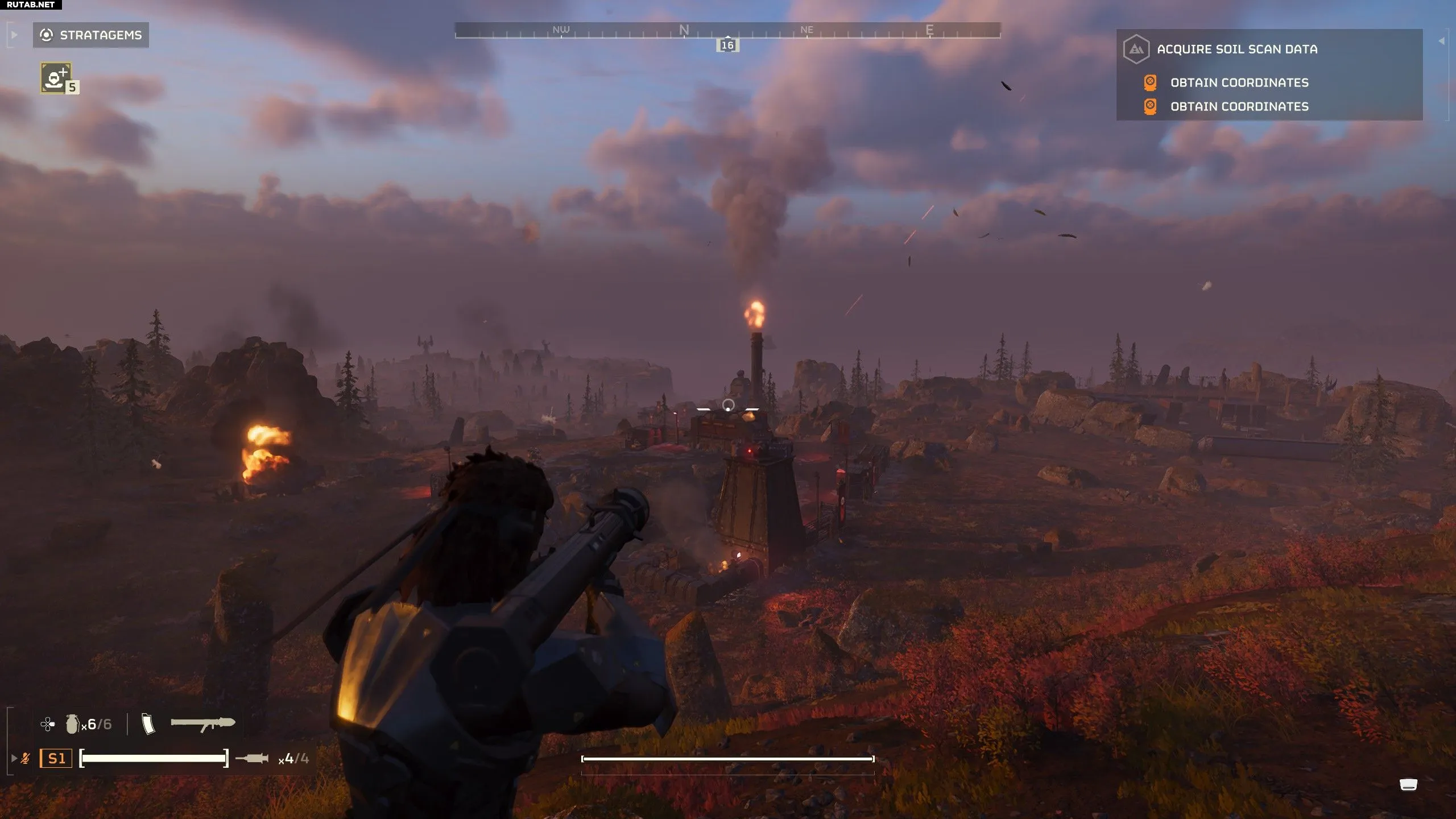Click the compass bar heading strip

pyautogui.click(x=727, y=31)
